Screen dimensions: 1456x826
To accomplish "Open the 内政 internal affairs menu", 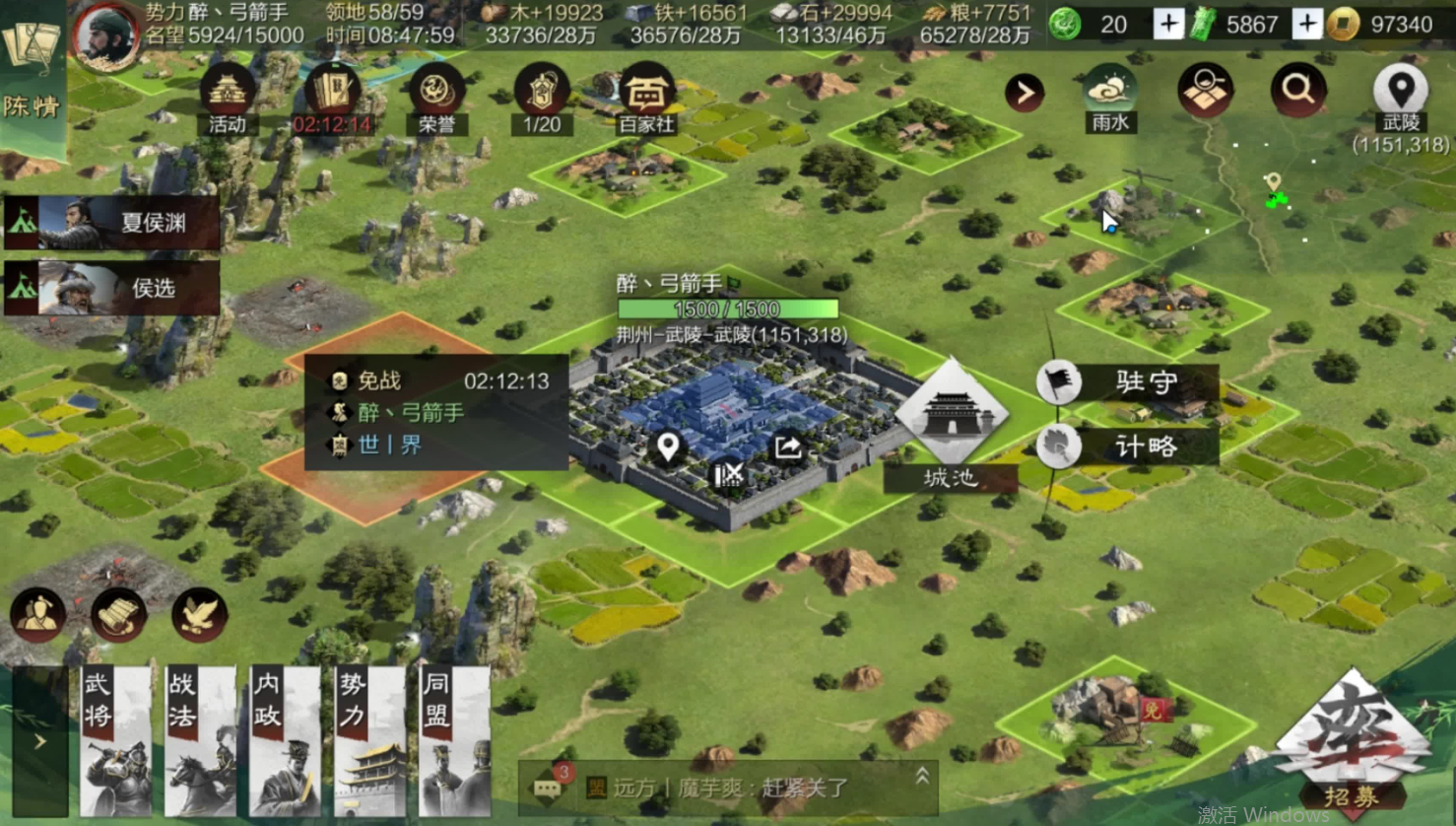I will click(x=286, y=741).
